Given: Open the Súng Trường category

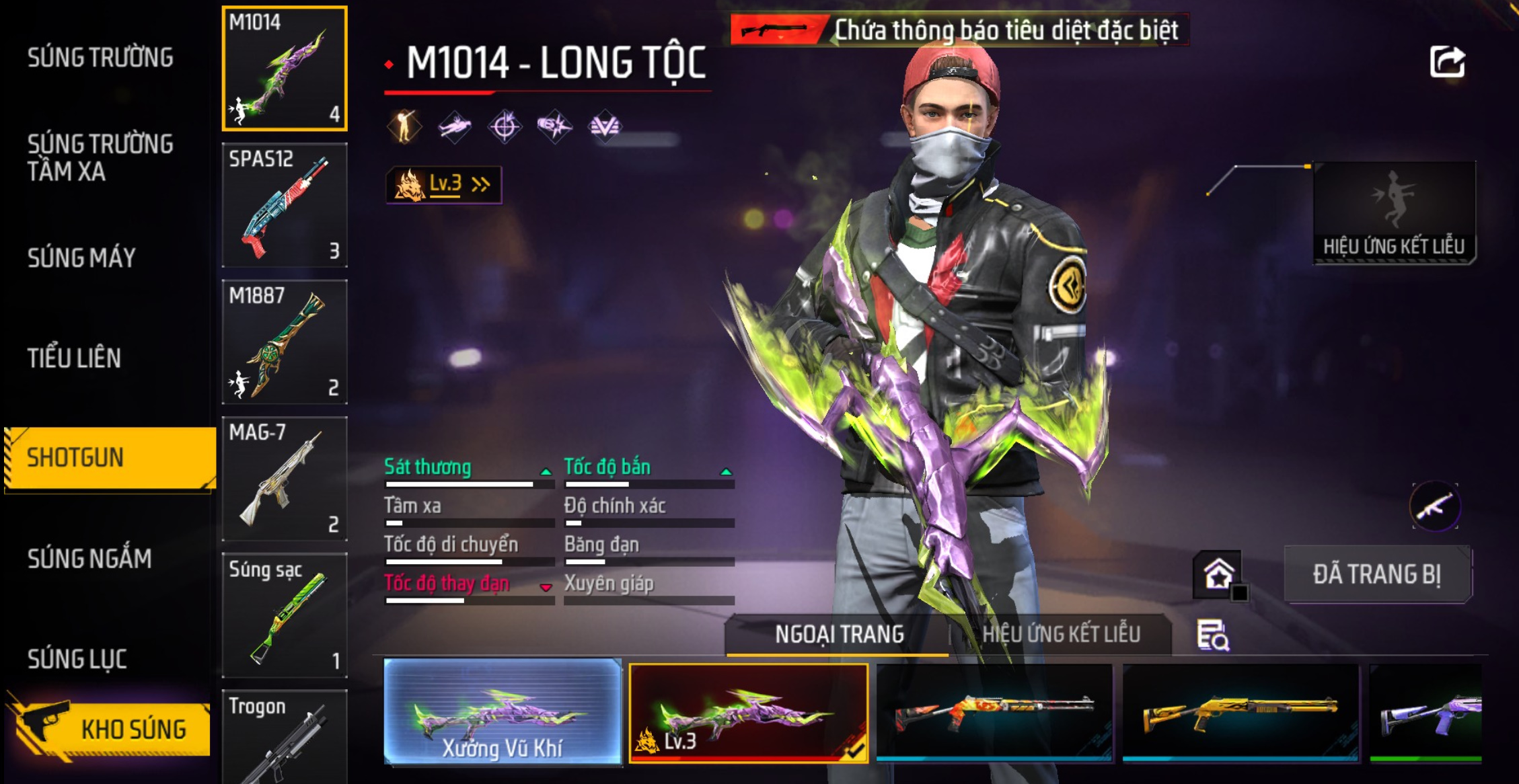Looking at the screenshot, I should (100, 58).
